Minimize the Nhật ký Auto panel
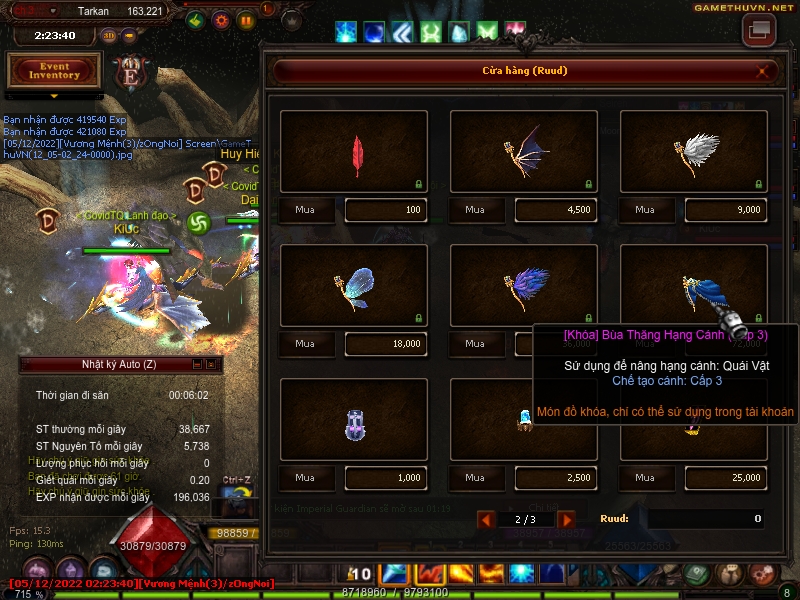The height and width of the screenshot is (600, 800). [197, 364]
